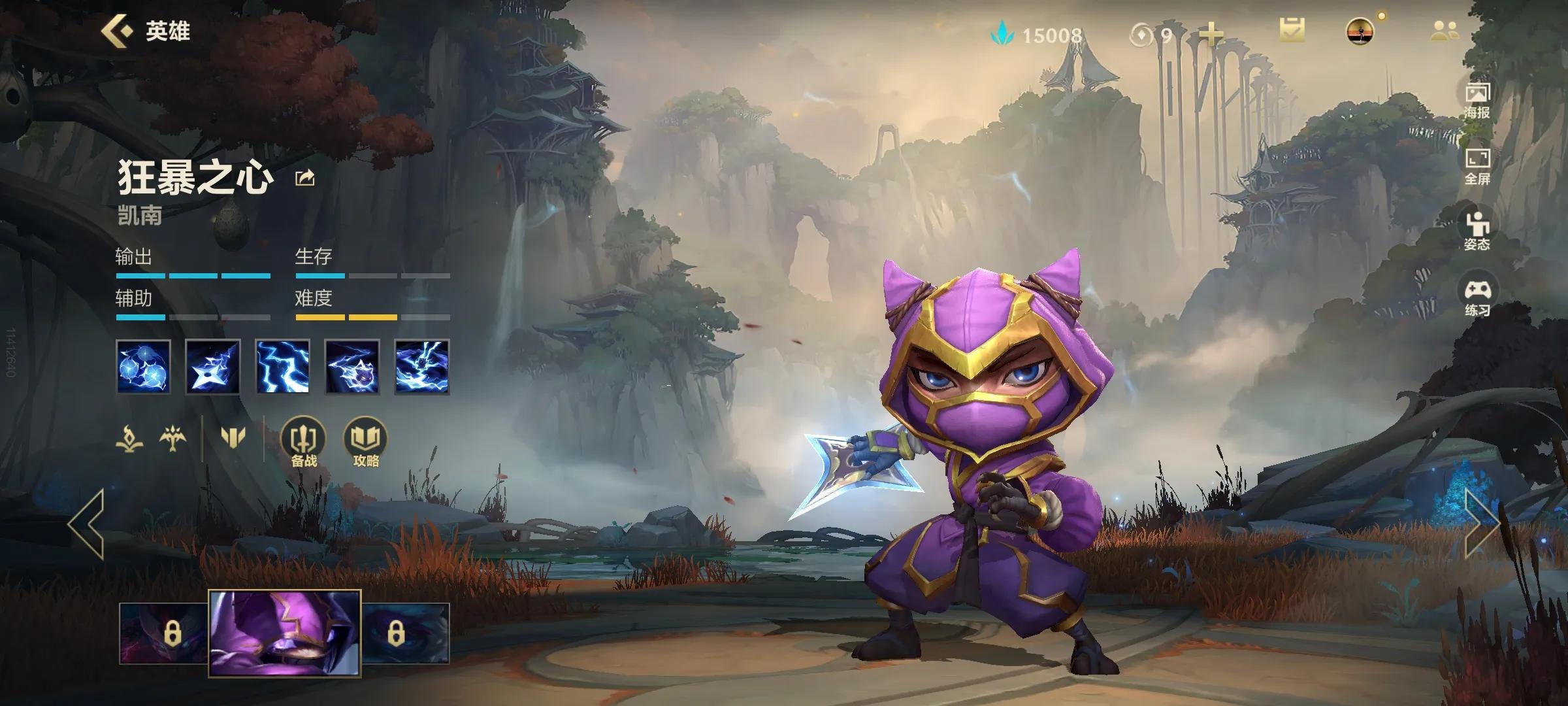1568x706 pixels.
Task: Select the lightning shuriken ability icon
Action: [213, 367]
